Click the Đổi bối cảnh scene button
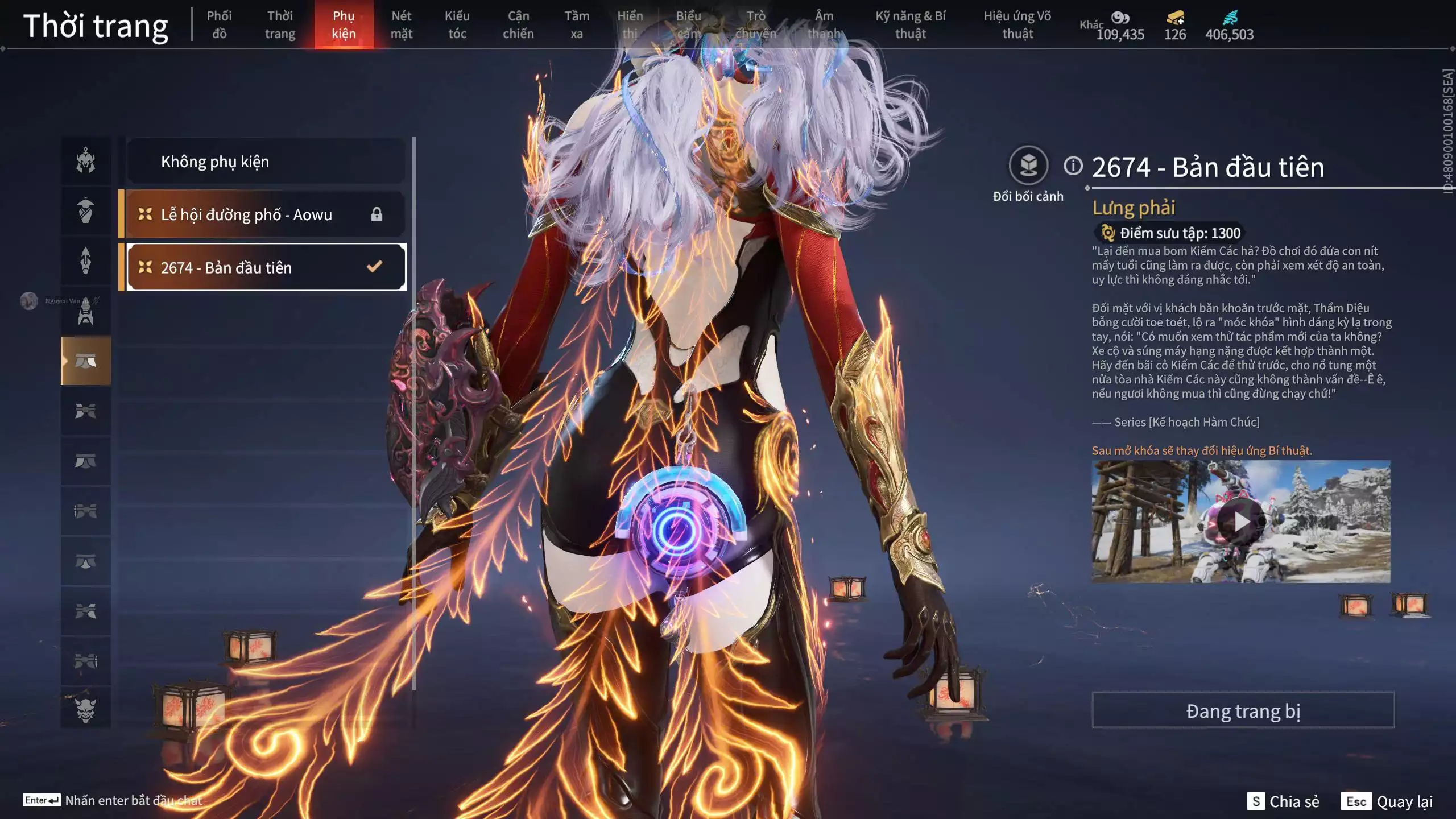 [x=1028, y=166]
